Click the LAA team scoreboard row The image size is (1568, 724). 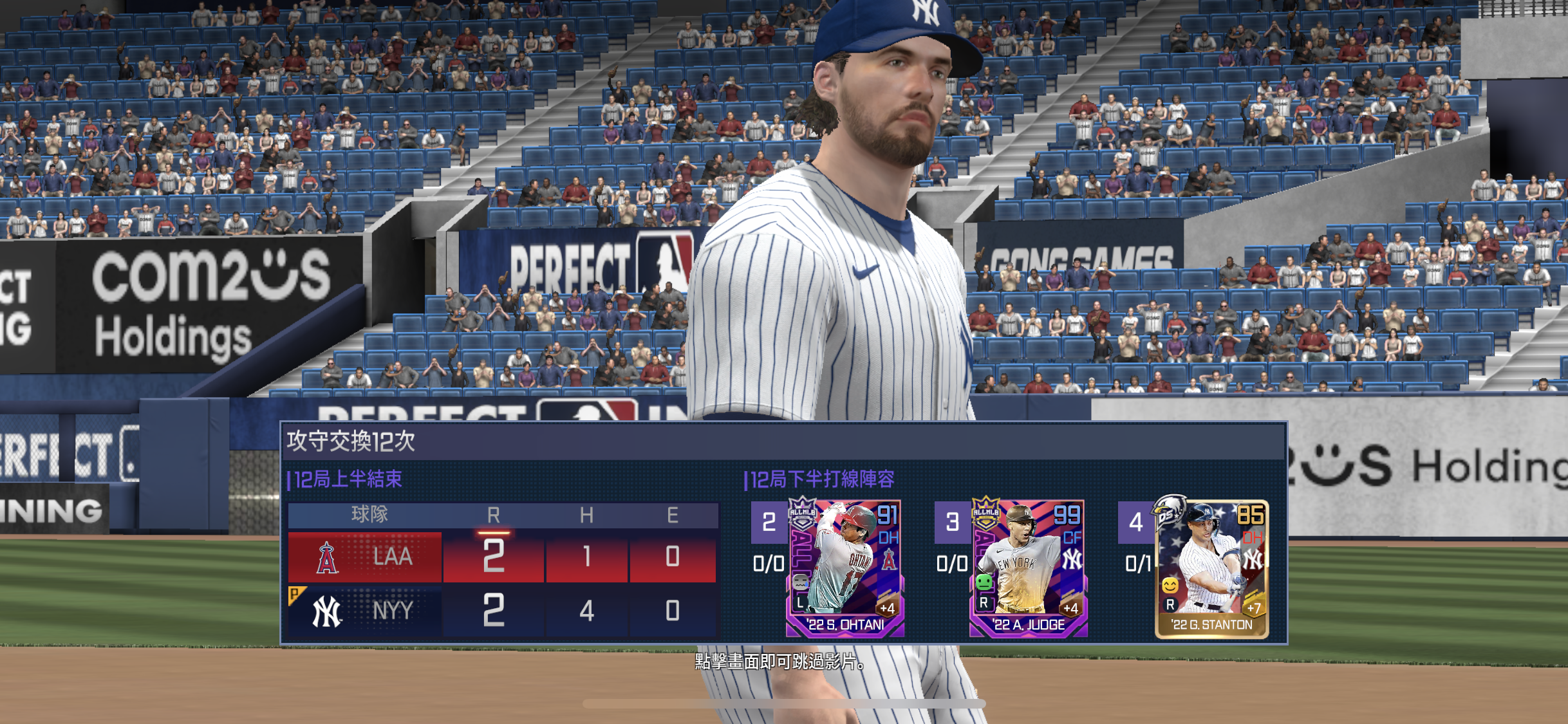[x=502, y=557]
